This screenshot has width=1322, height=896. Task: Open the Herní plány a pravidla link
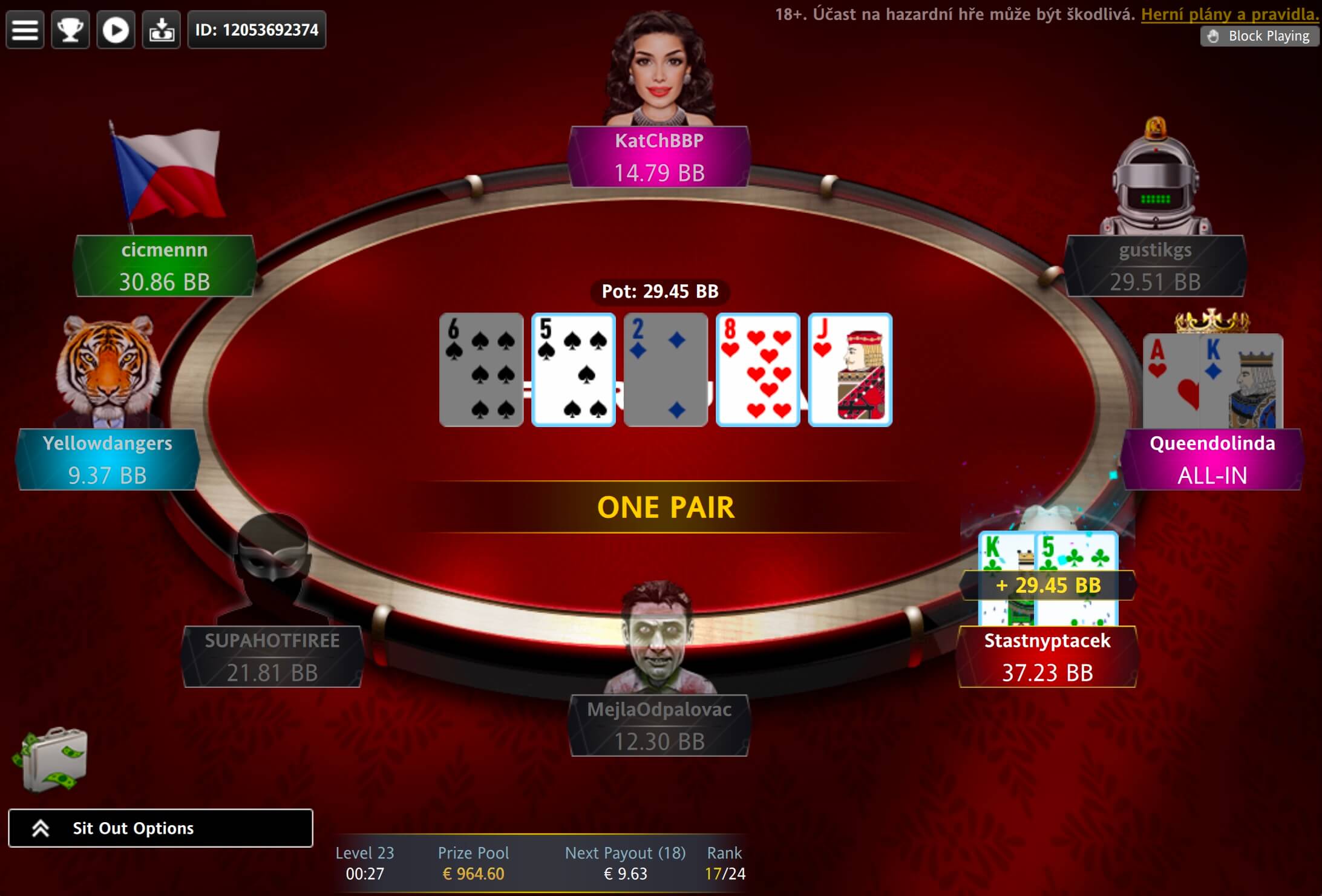pos(1229,15)
